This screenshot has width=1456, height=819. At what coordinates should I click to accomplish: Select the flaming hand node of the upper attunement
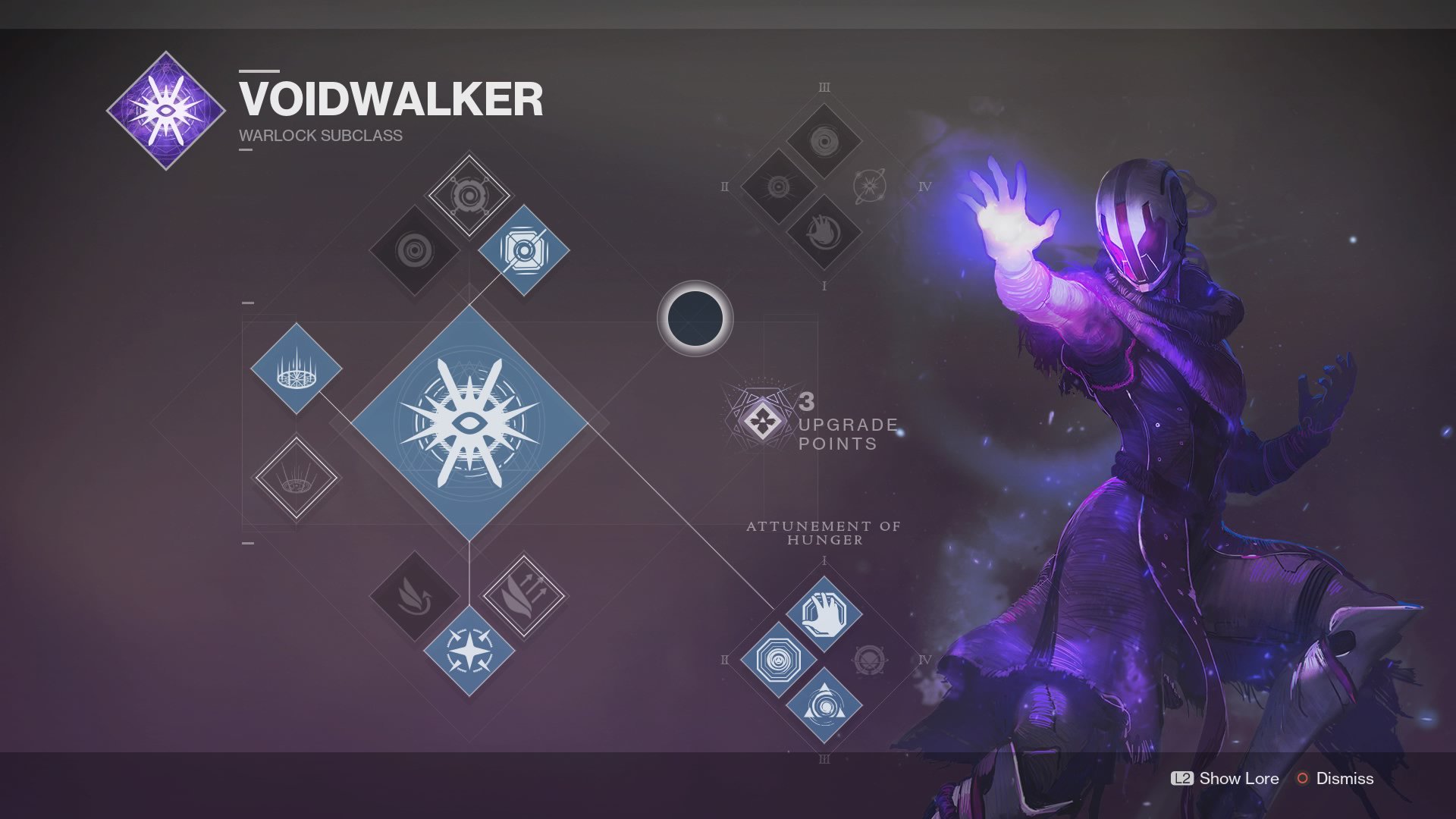pyautogui.click(x=824, y=232)
